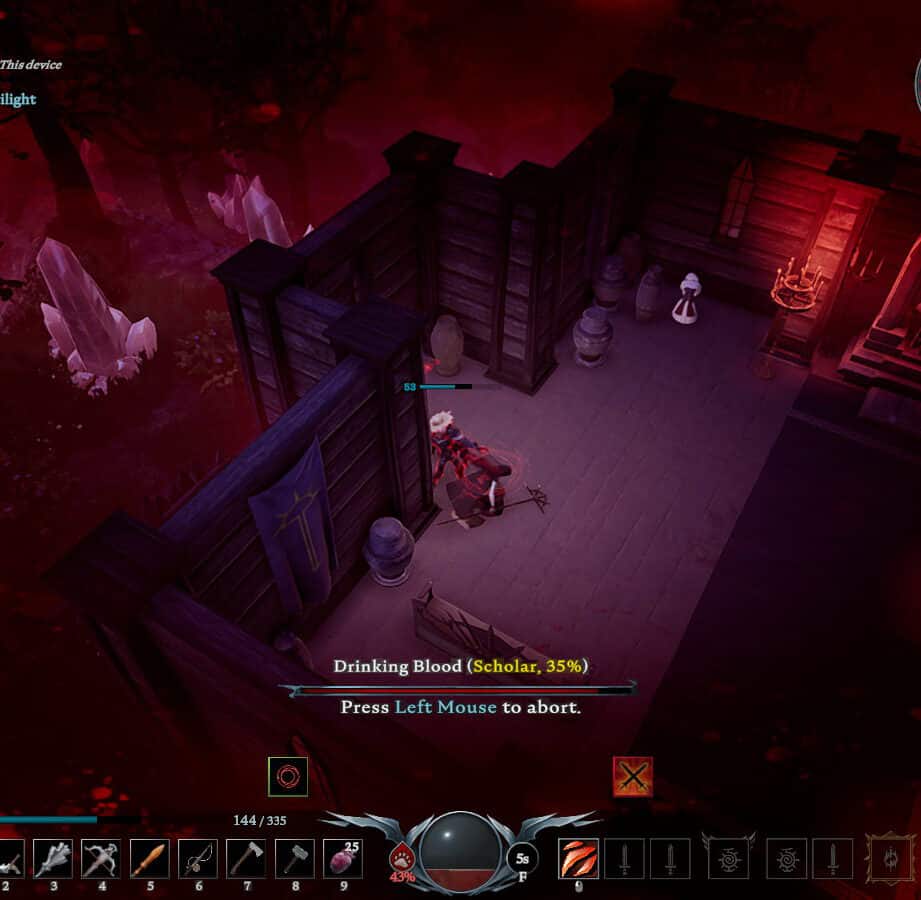
Task: Use the pink heart item stack
Action: (342, 858)
